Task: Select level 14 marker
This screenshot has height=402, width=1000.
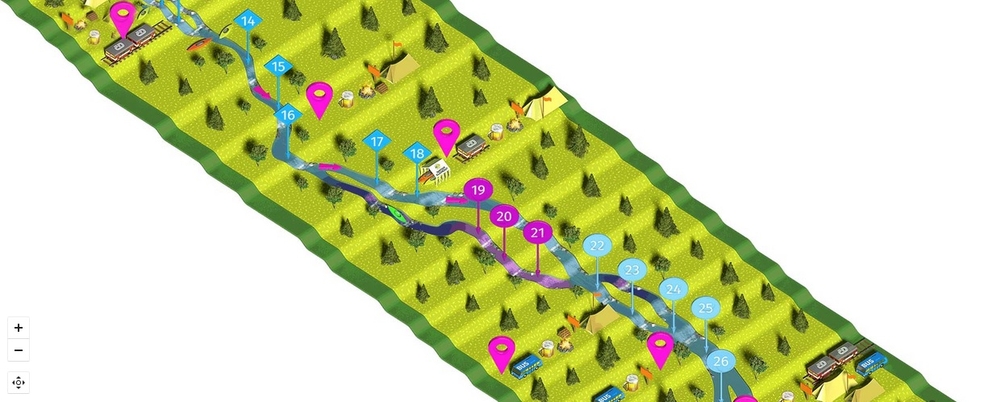Action: (x=248, y=21)
